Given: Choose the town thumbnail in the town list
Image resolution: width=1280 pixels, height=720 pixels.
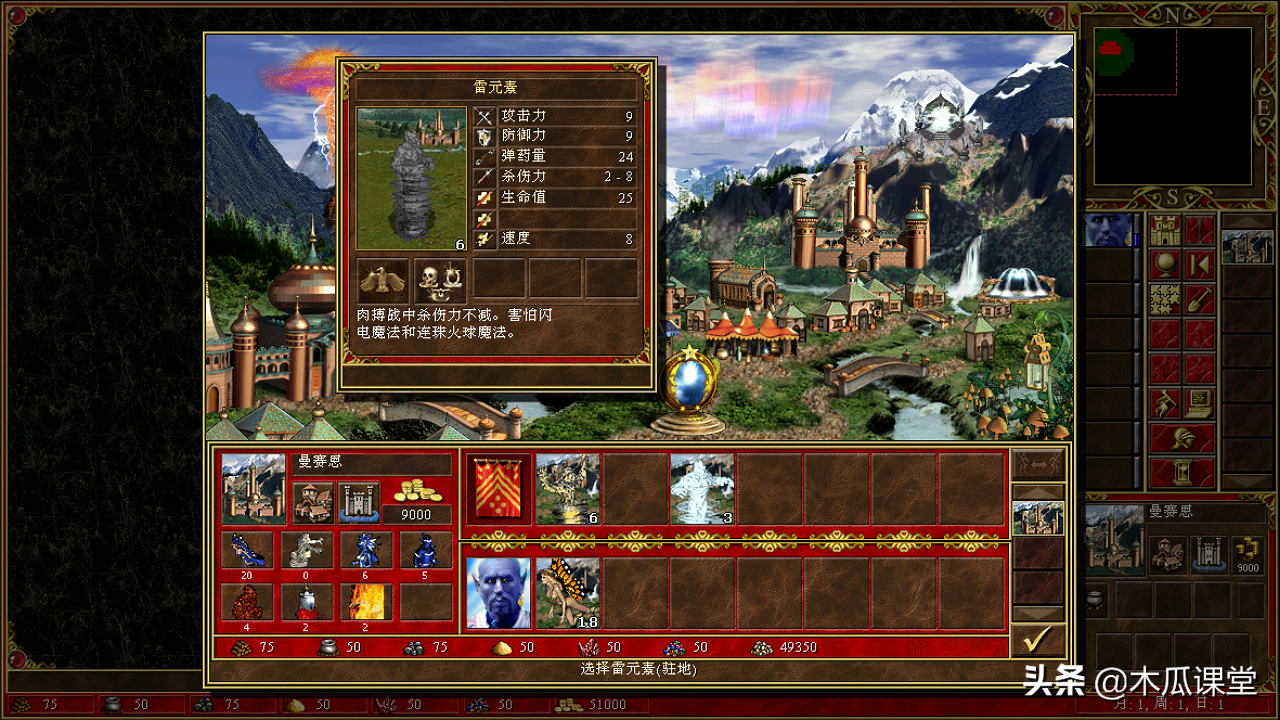Looking at the screenshot, I should [x=1038, y=518].
